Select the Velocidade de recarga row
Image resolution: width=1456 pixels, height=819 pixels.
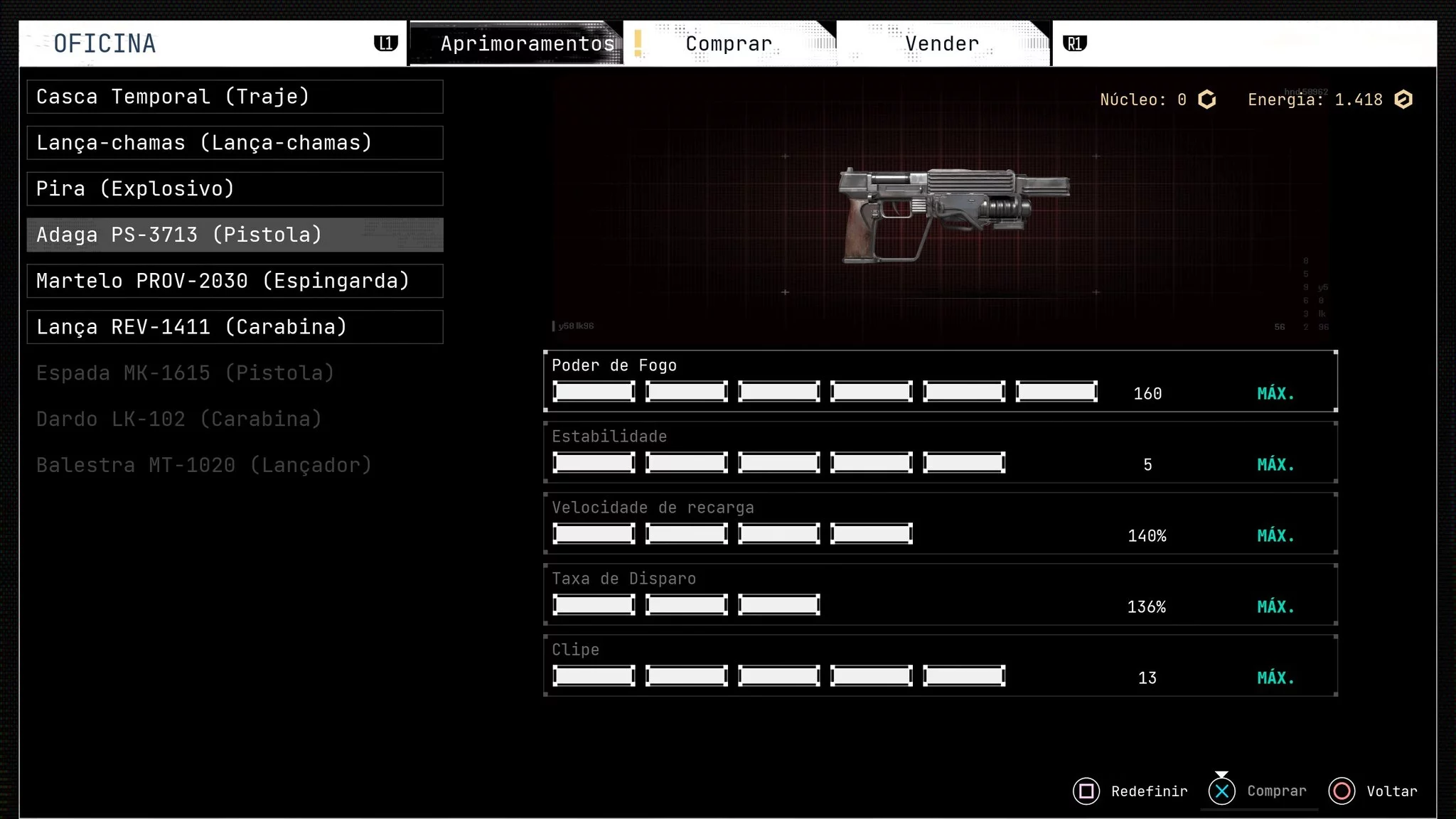click(x=940, y=523)
